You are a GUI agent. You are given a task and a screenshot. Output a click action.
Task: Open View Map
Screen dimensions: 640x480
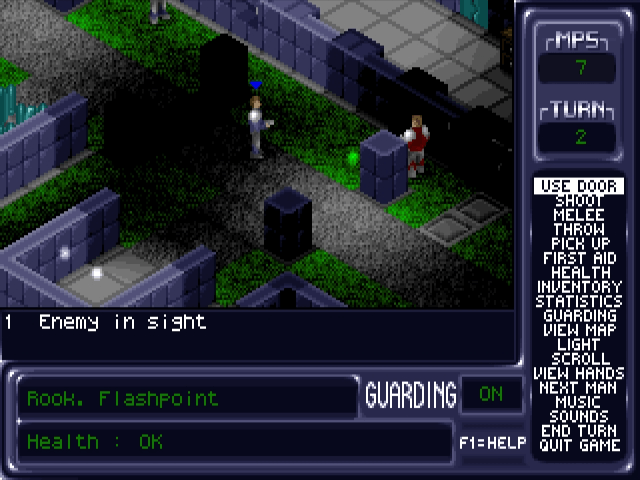[x=579, y=330]
